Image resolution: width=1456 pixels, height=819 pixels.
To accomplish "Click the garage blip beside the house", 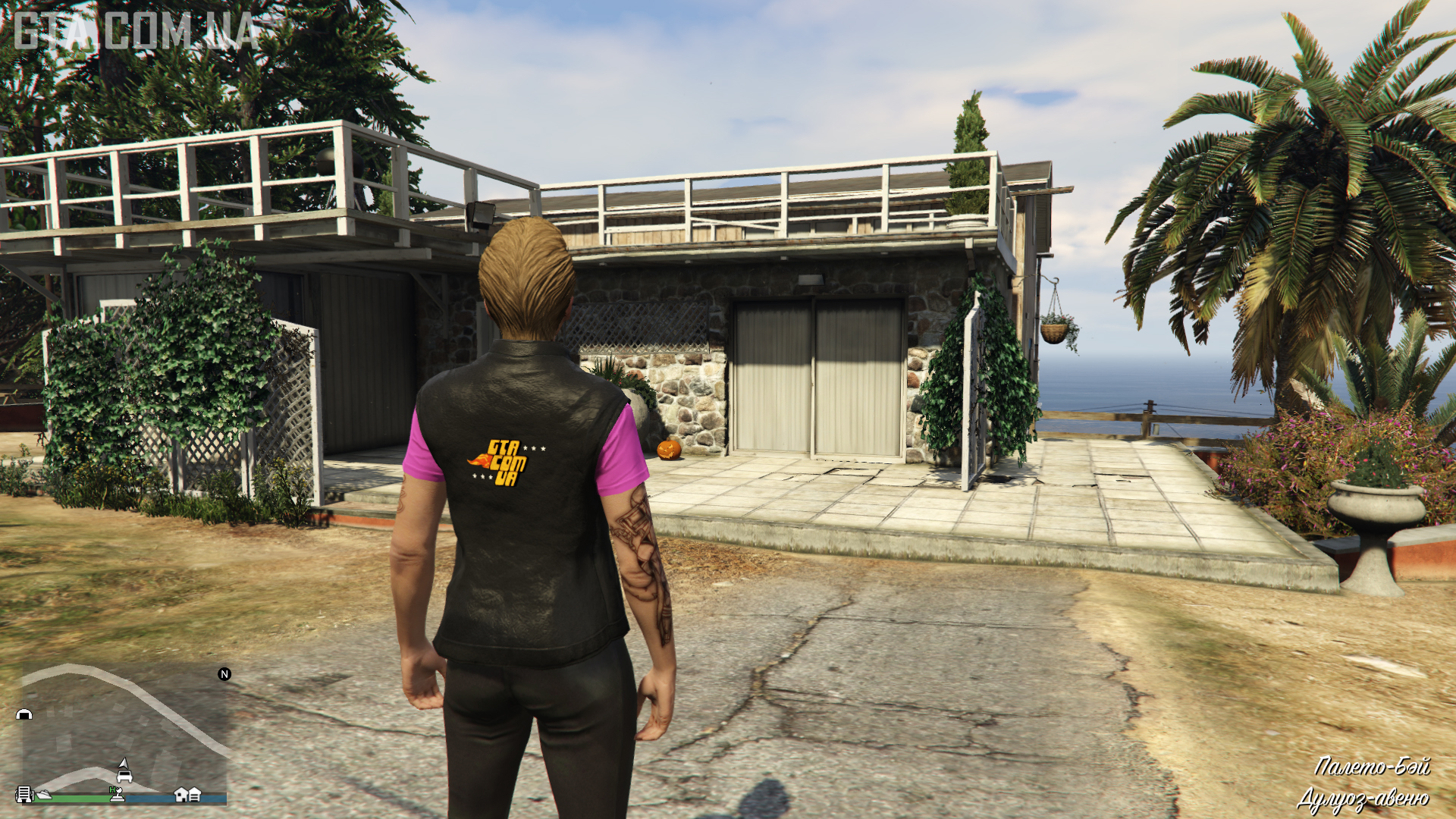I will (195, 794).
